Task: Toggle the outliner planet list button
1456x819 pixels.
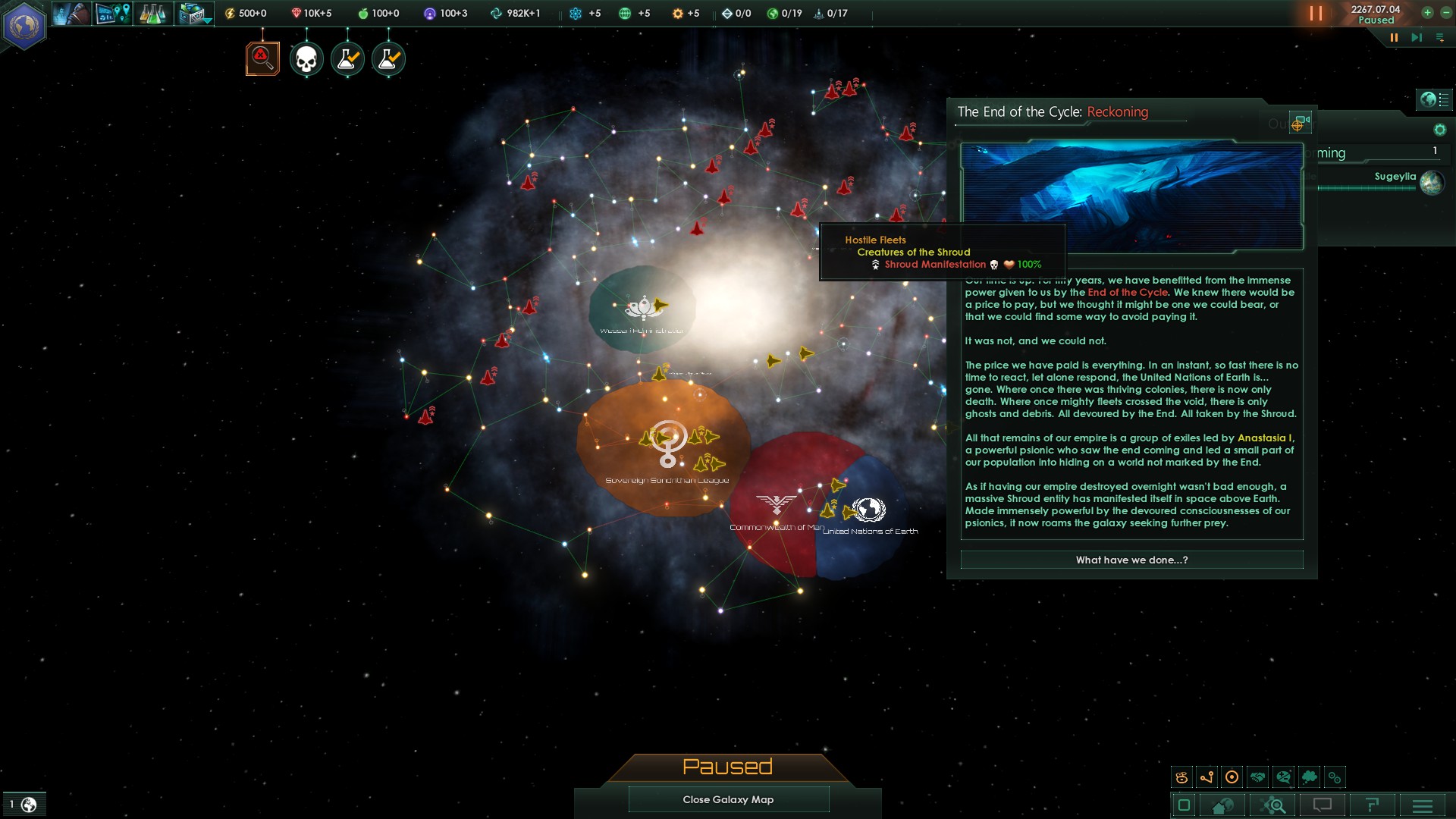Action: pyautogui.click(x=1434, y=99)
